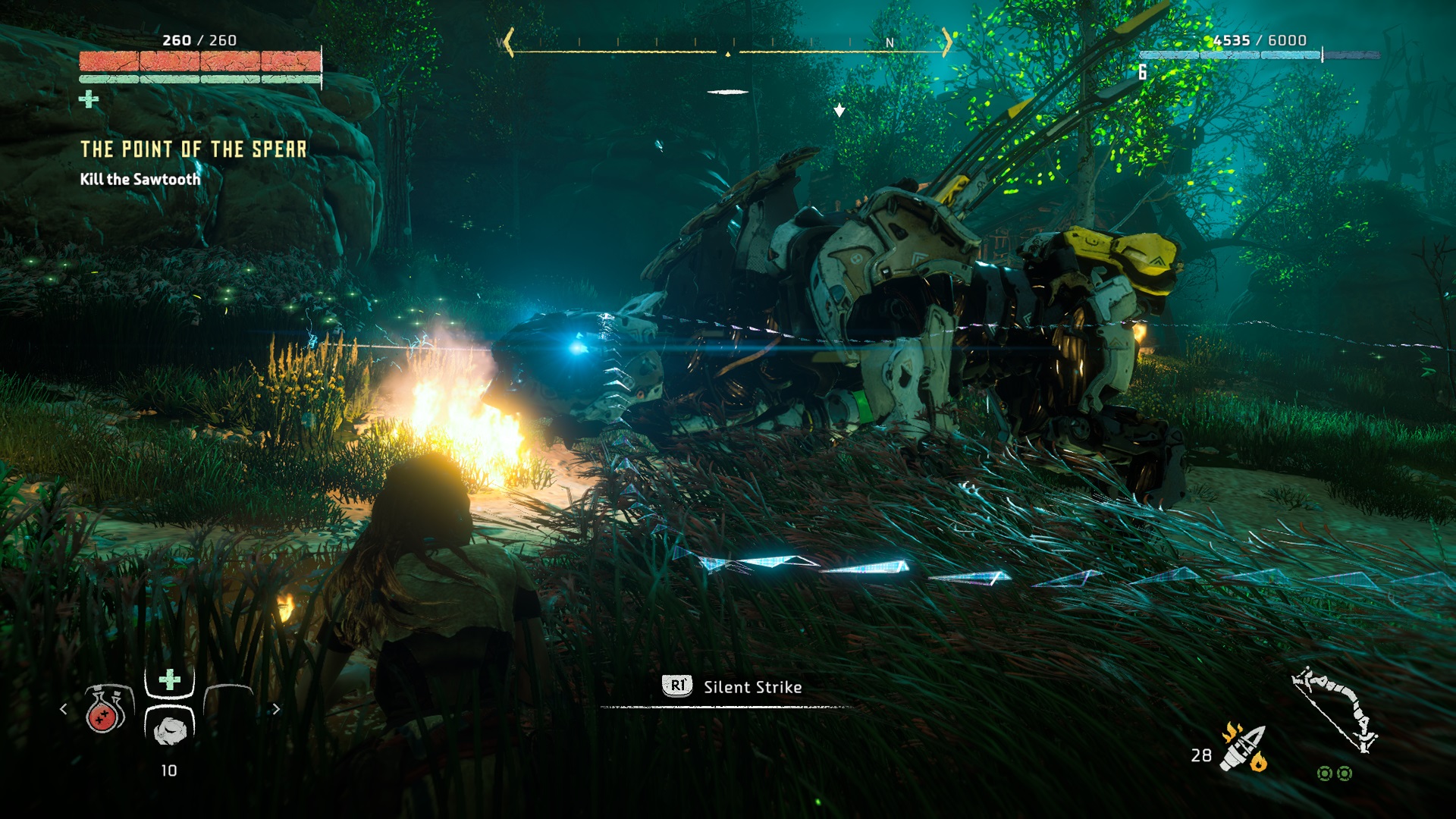Choose the rock item slot

pos(169,729)
